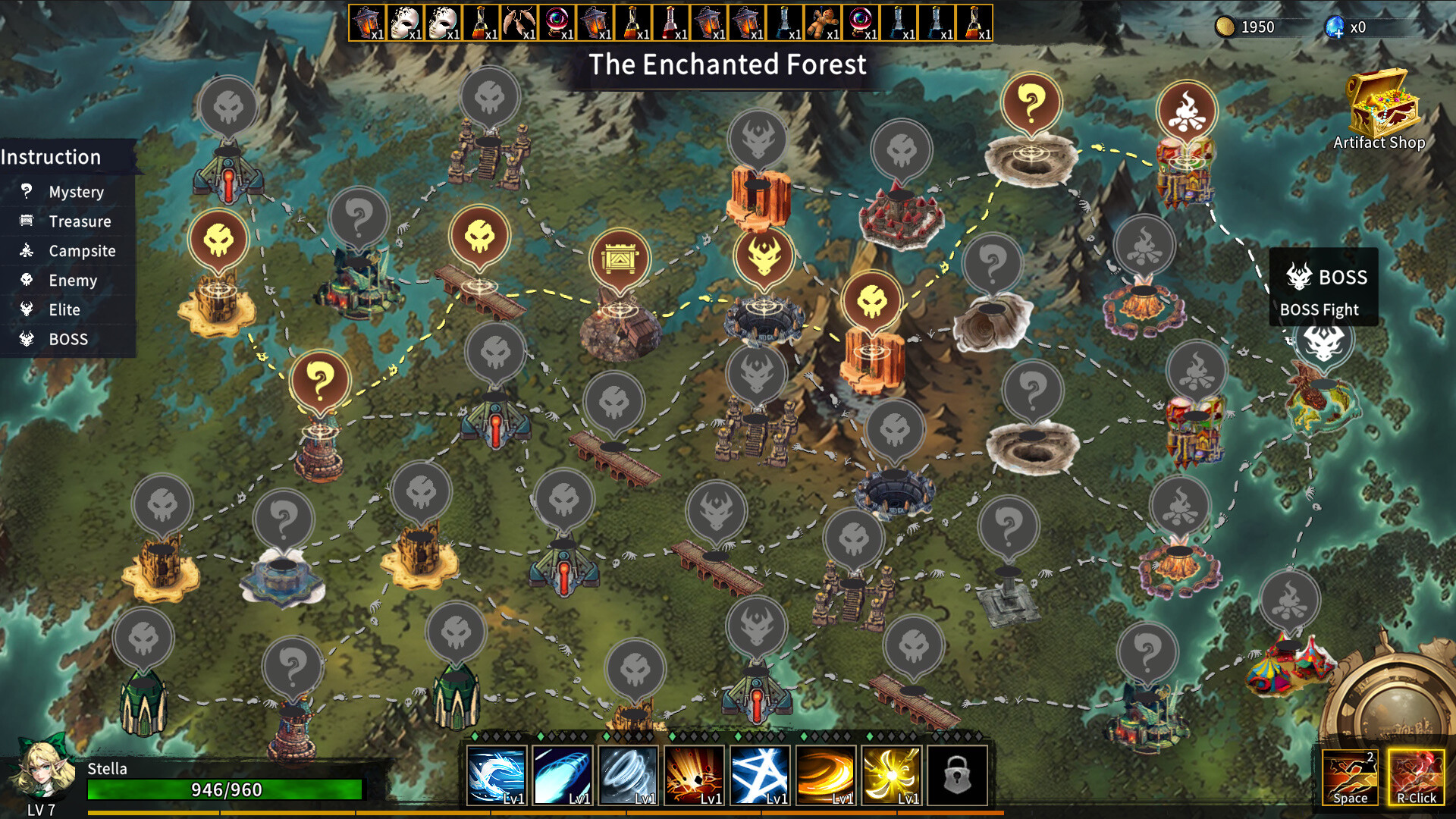Select the meteor explosion skill icon

point(693,773)
